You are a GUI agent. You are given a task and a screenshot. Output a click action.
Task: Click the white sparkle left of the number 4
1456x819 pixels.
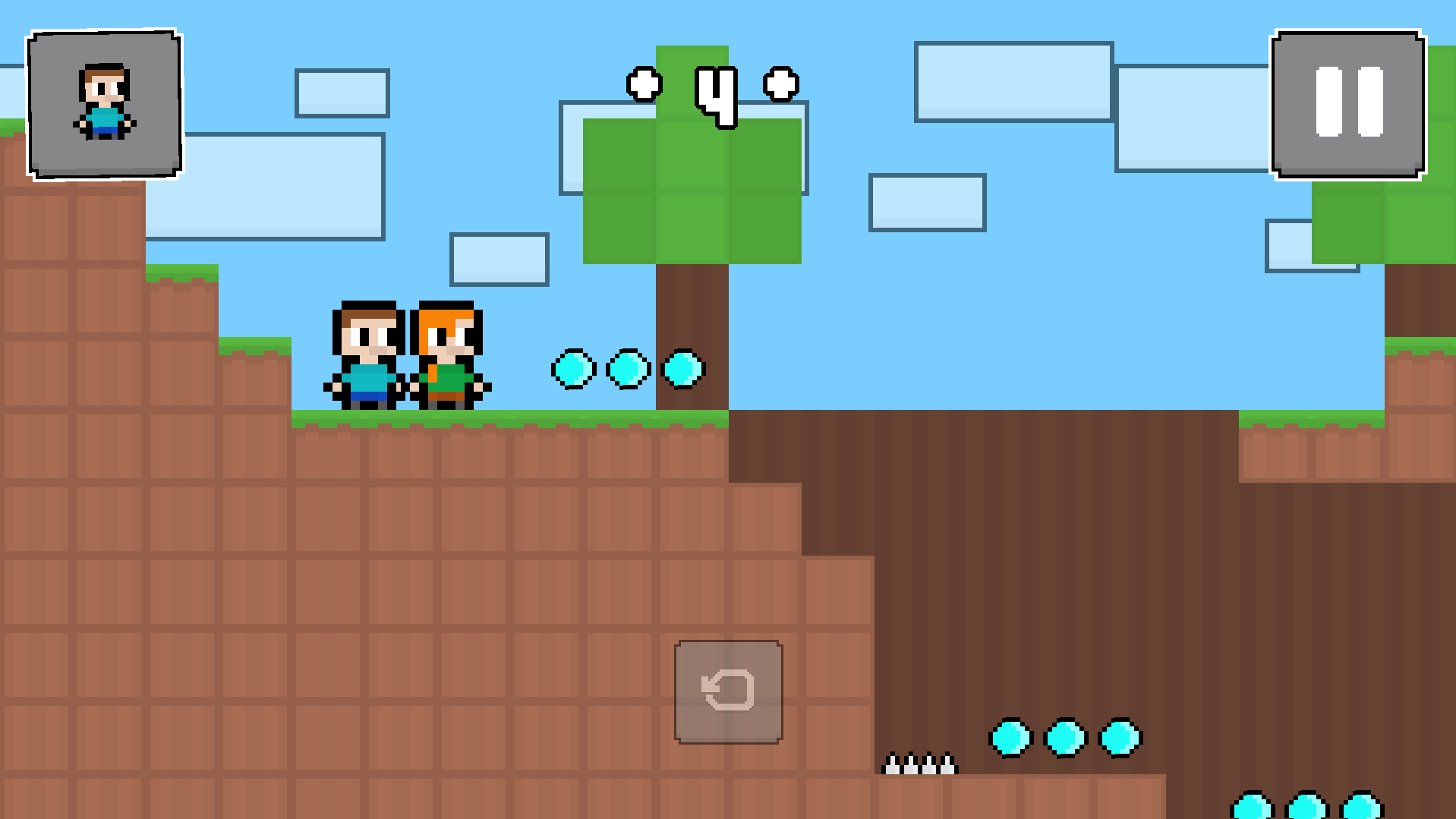643,83
